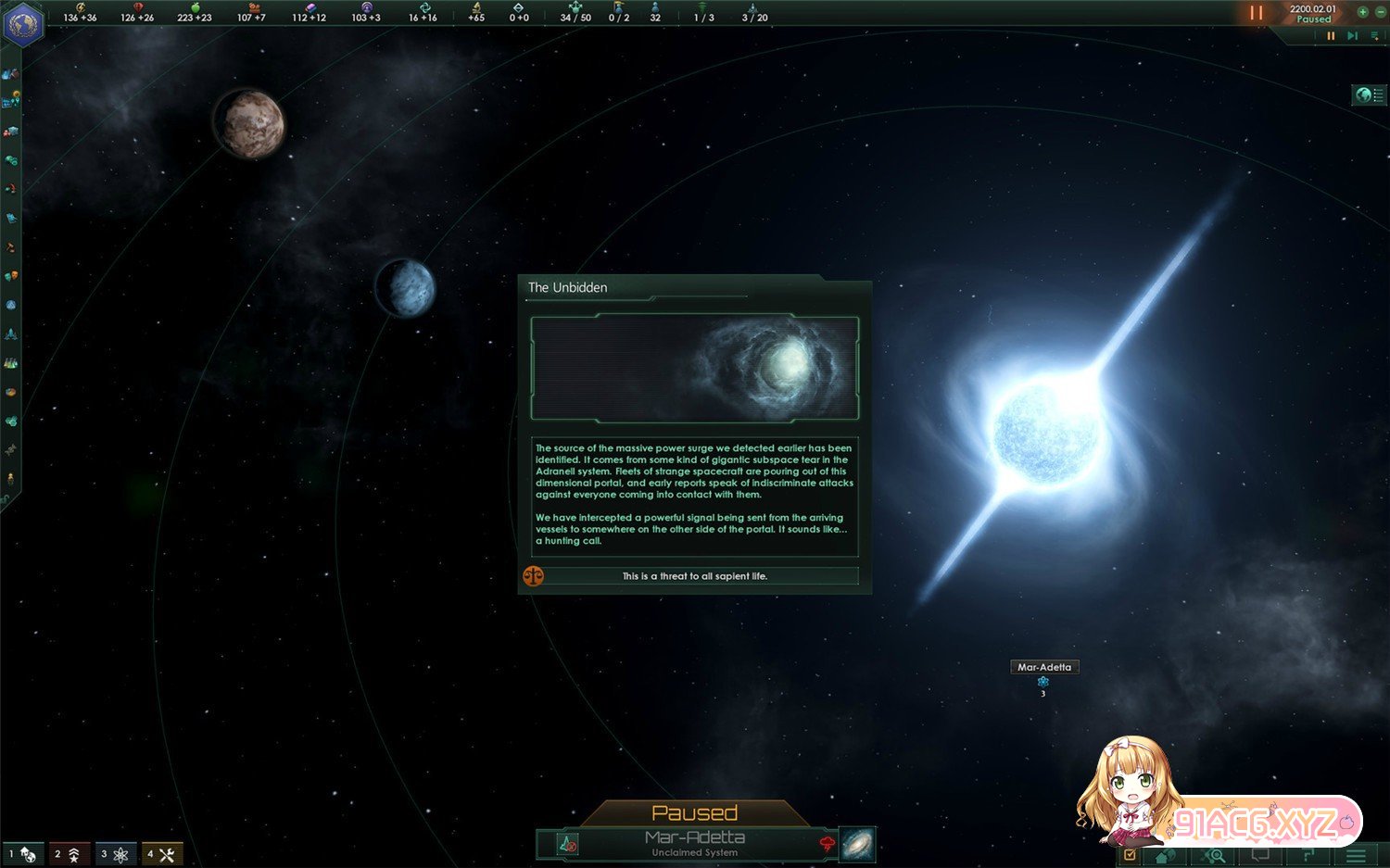This screenshot has height=868, width=1390.
Task: Choose "This is a threat to all sapient life."
Action: 694,576
